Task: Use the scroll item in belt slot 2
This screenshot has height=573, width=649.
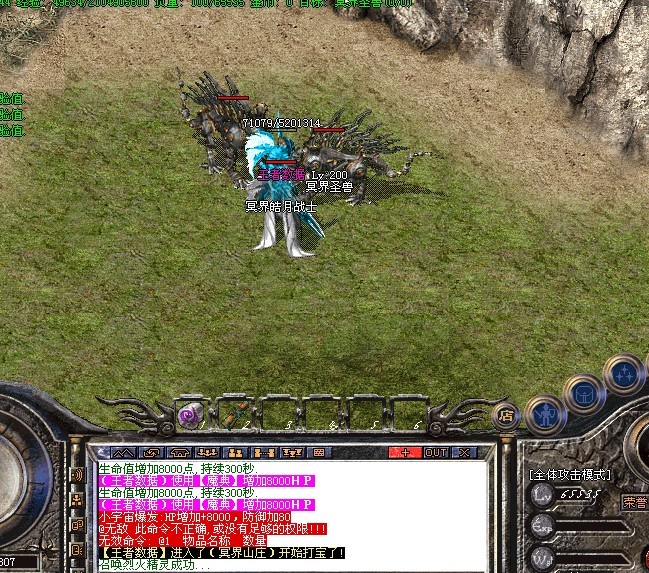Action: 230,413
